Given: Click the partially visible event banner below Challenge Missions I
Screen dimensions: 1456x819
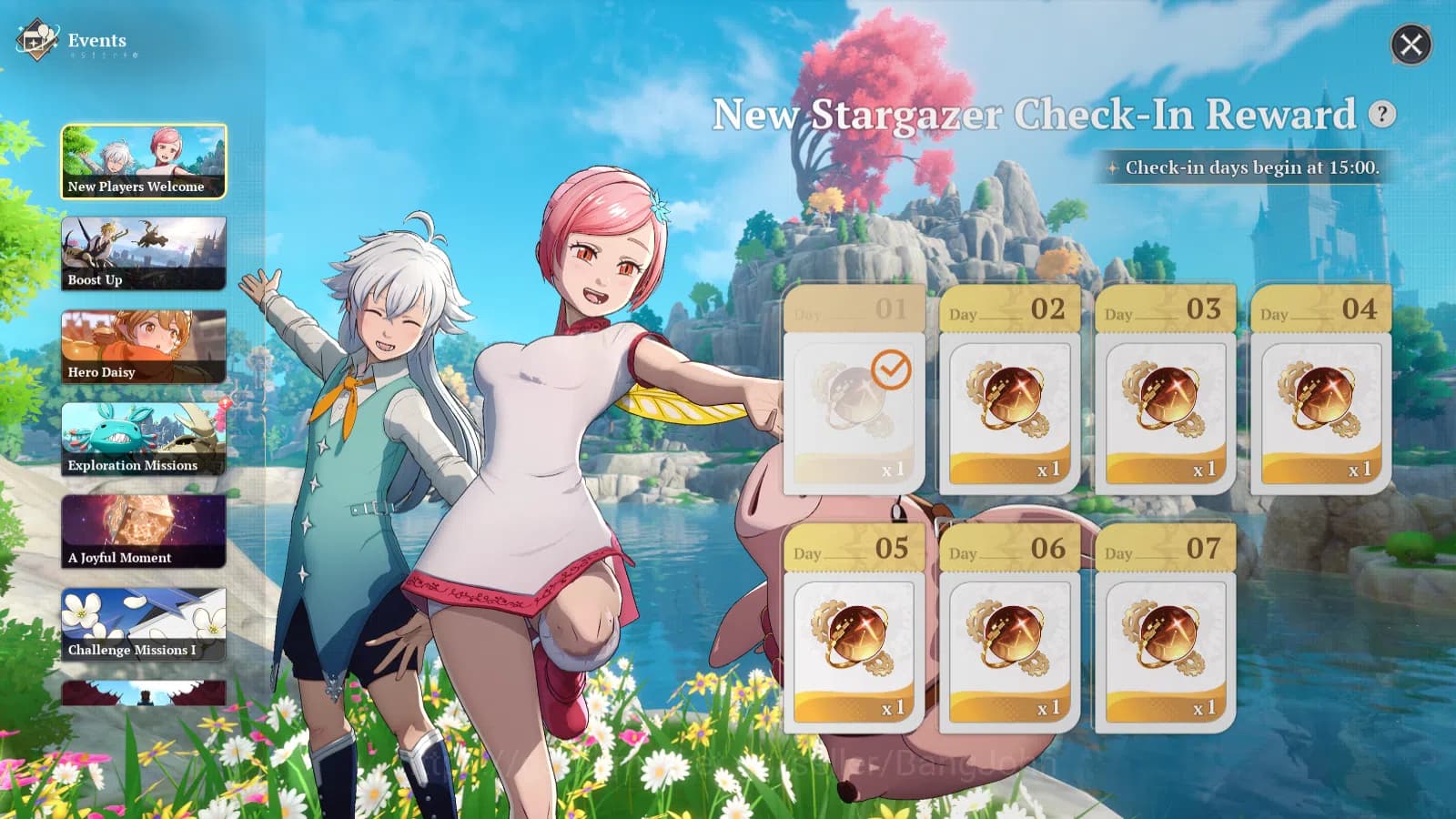Looking at the screenshot, I should 143,692.
